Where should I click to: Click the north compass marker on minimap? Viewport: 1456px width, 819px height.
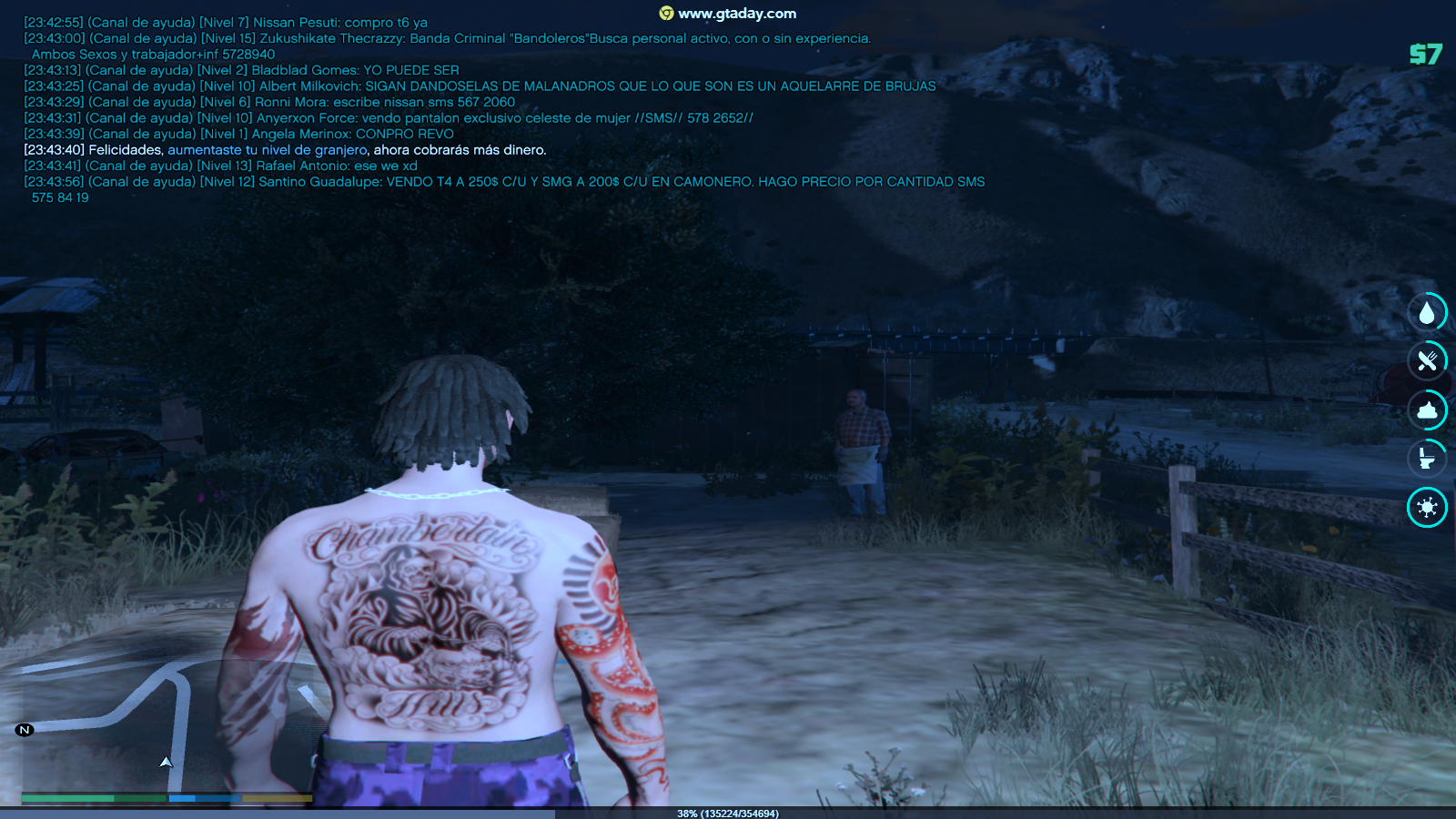point(25,730)
